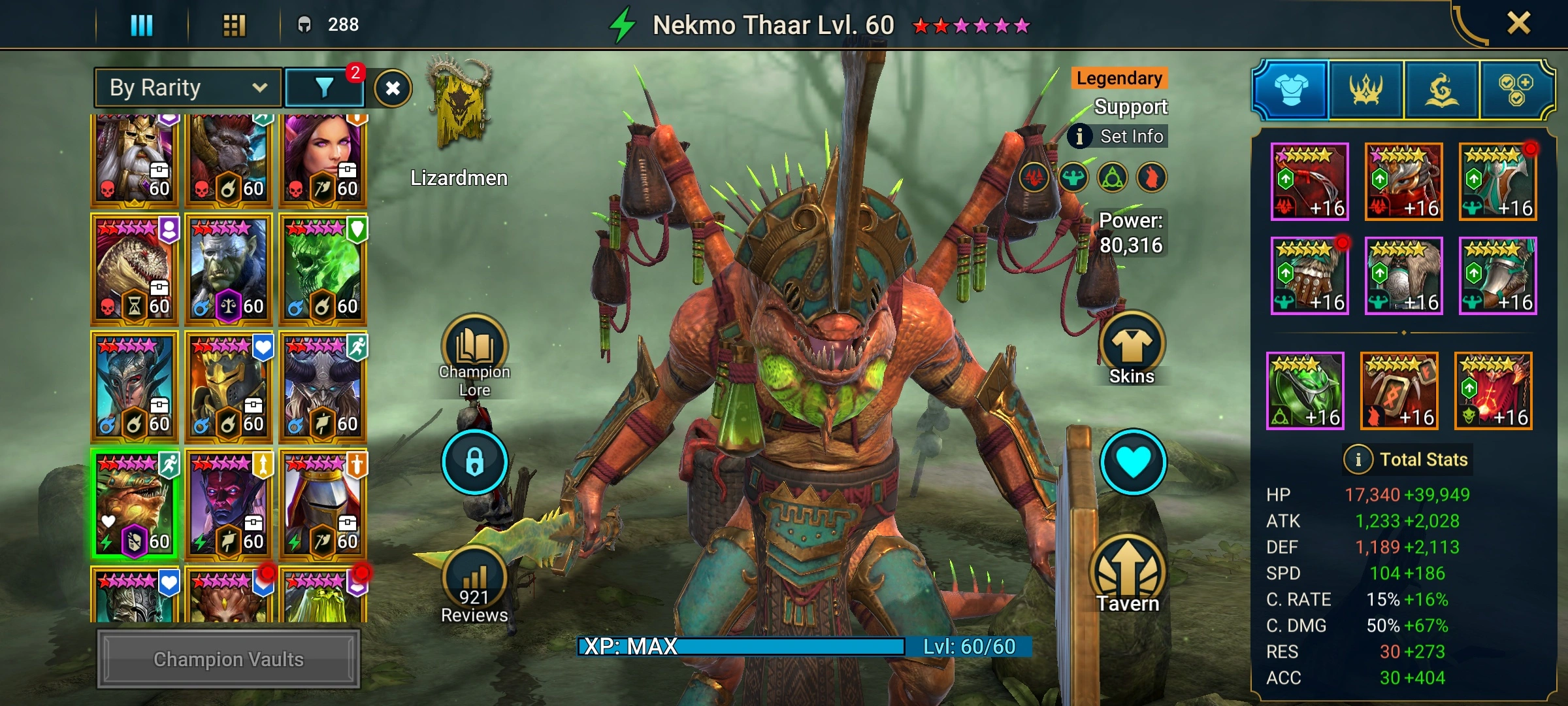Choose the green skull champion portrait
The width and height of the screenshot is (1568, 706).
[323, 269]
